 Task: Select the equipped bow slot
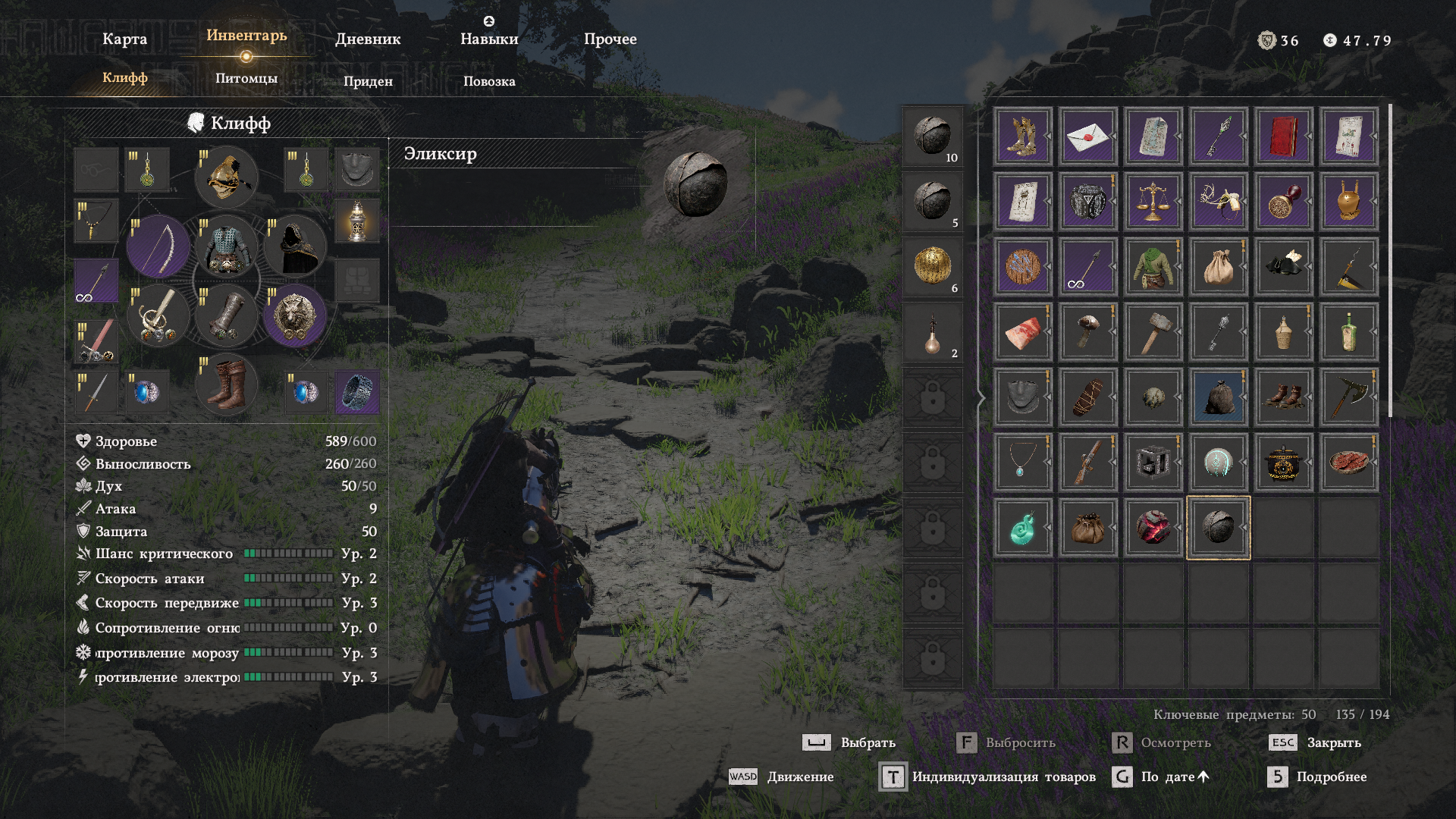point(158,246)
